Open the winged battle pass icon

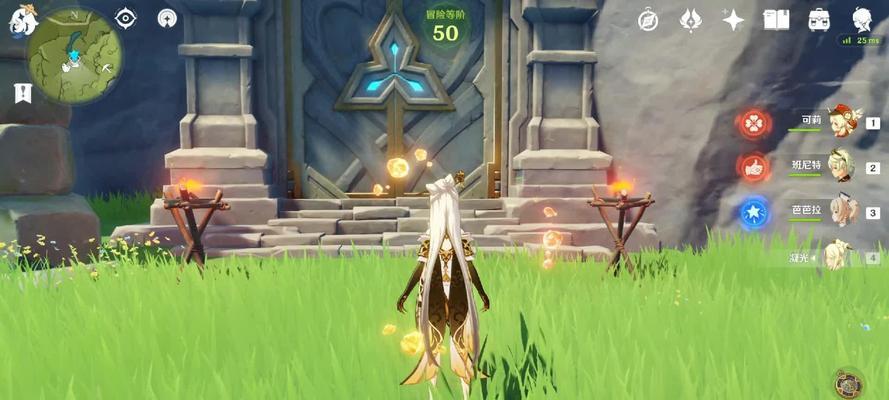pyautogui.click(x=691, y=19)
